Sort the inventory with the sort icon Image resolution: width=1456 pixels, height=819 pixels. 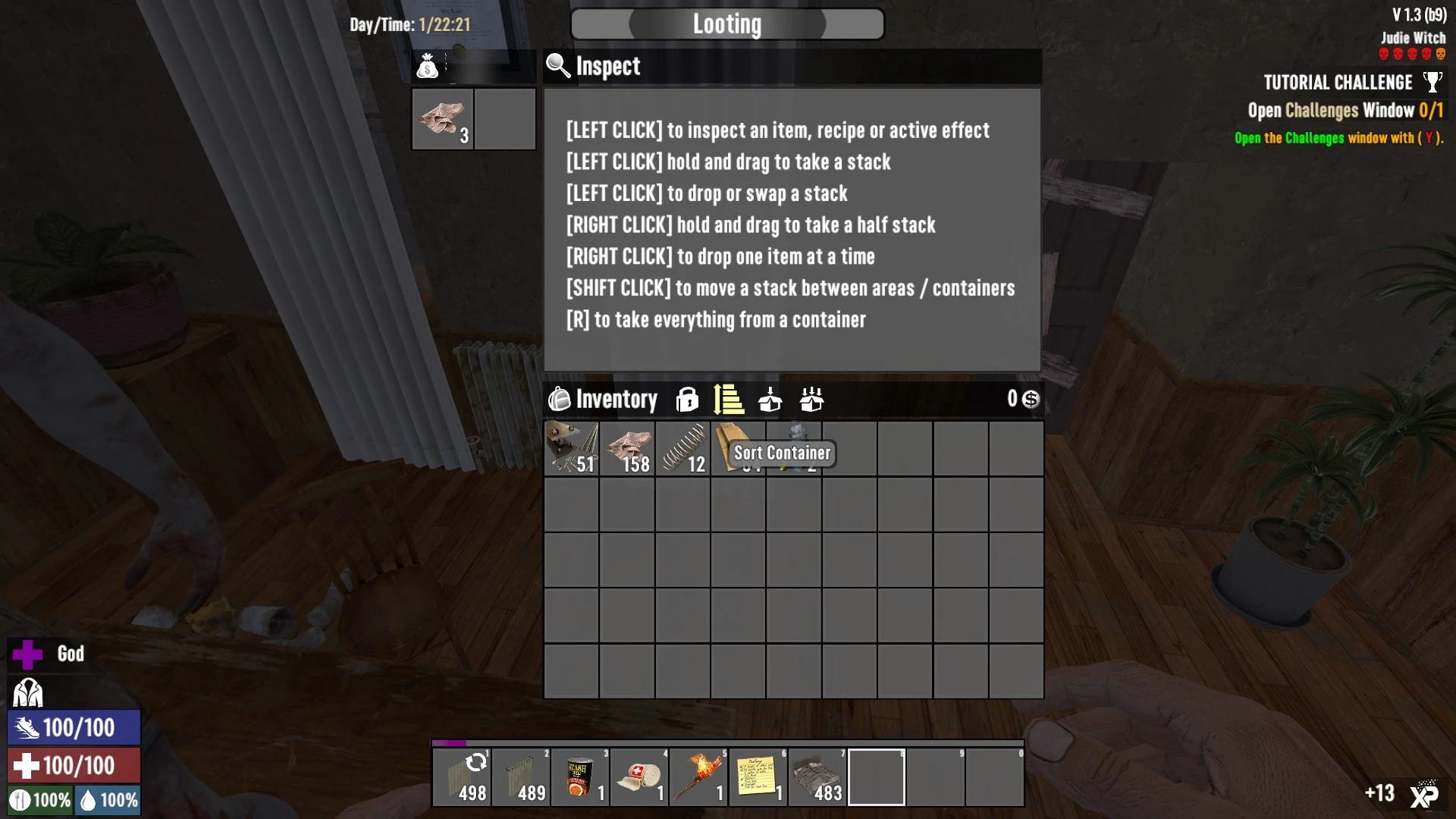(728, 399)
